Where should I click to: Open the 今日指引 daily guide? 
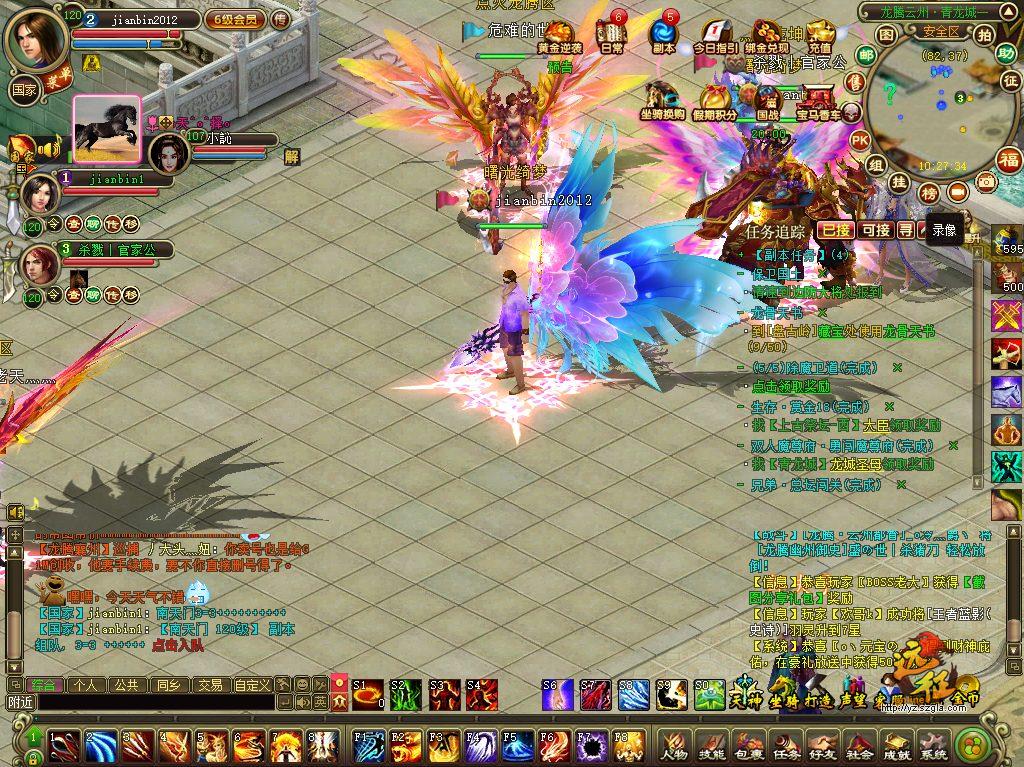pos(716,37)
